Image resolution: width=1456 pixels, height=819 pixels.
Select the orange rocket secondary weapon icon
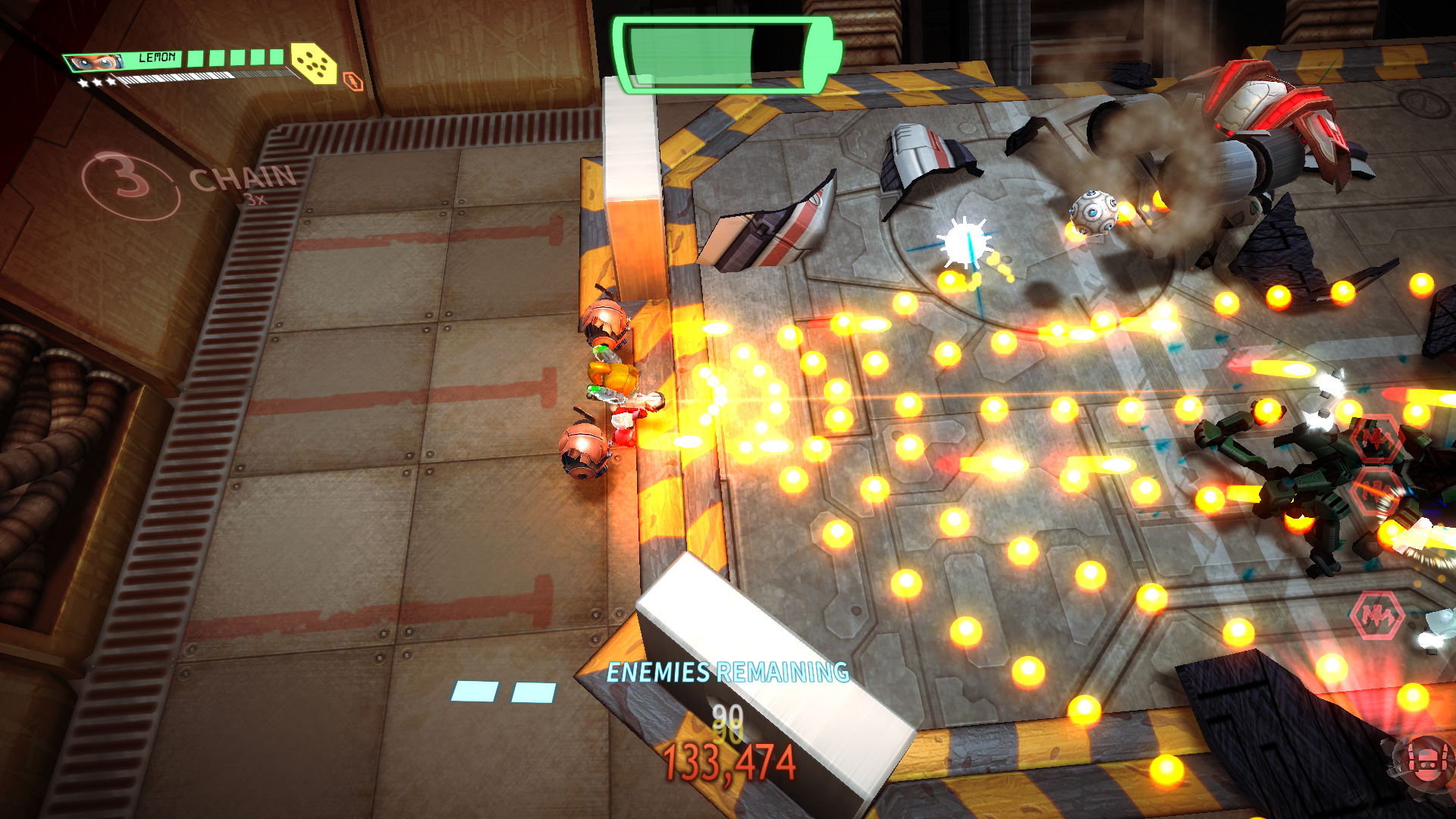353,81
